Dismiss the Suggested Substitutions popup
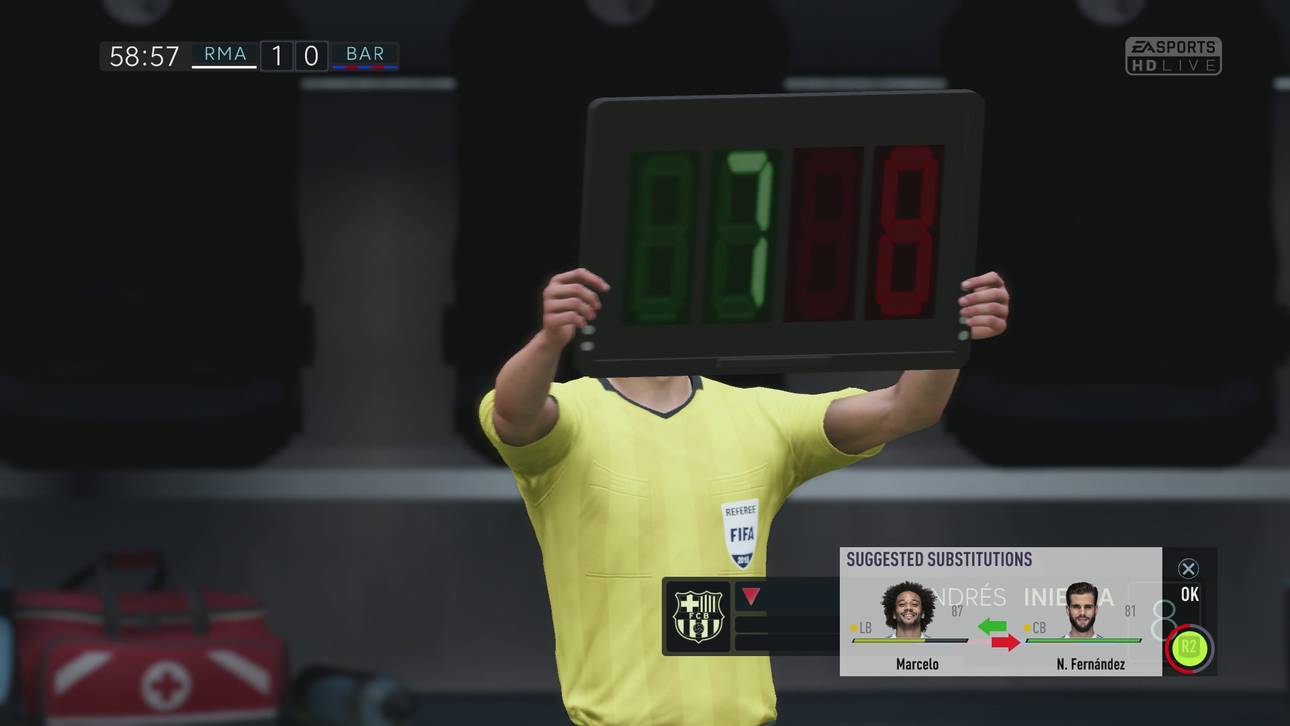Image resolution: width=1290 pixels, height=726 pixels. click(x=1188, y=567)
